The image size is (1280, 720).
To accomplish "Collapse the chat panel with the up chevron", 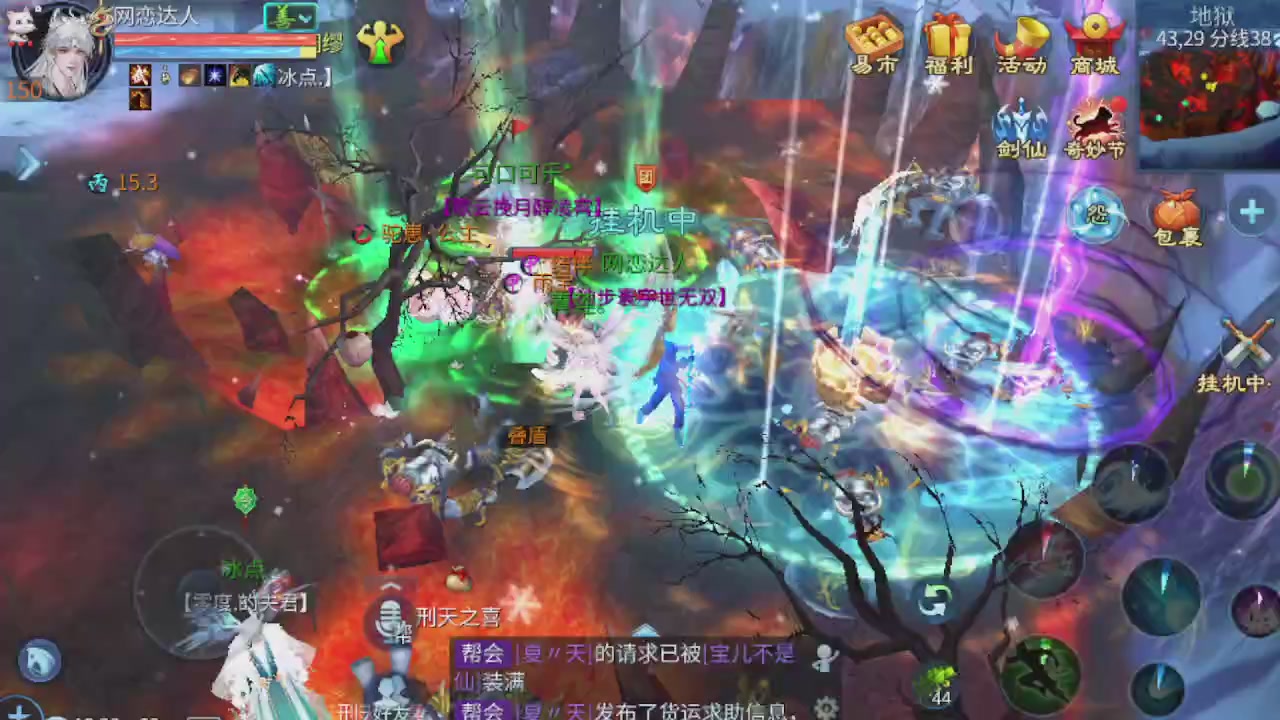I will pos(390,588).
